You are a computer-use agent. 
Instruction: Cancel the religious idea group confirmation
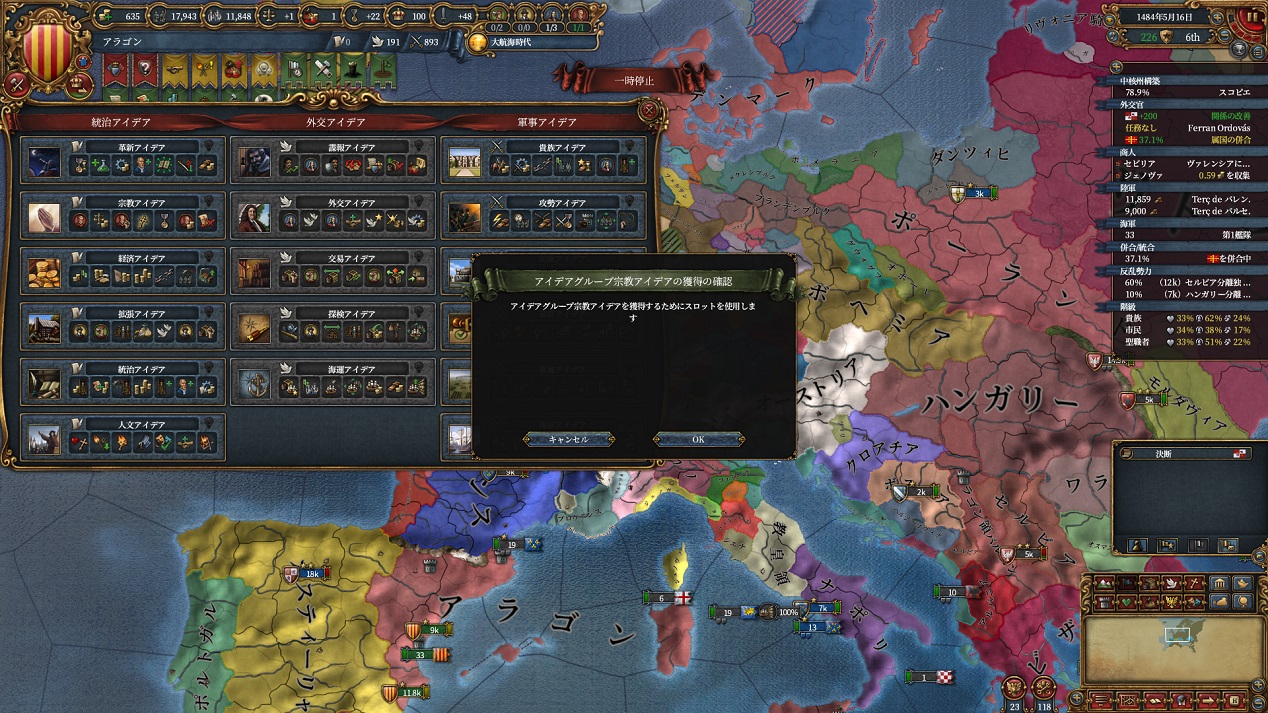click(568, 439)
